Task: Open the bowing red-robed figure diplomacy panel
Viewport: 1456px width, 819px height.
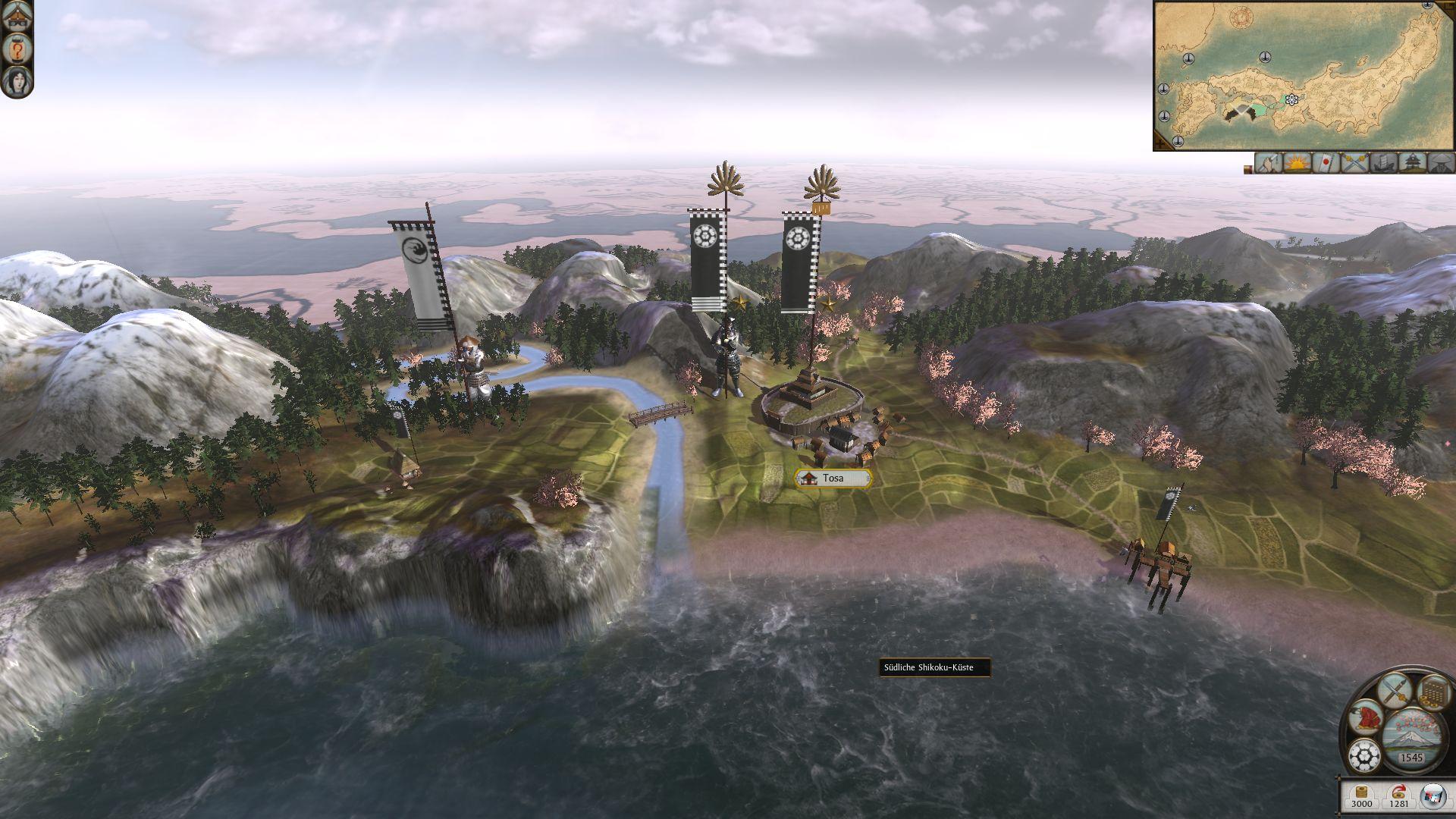Action: point(1366,717)
